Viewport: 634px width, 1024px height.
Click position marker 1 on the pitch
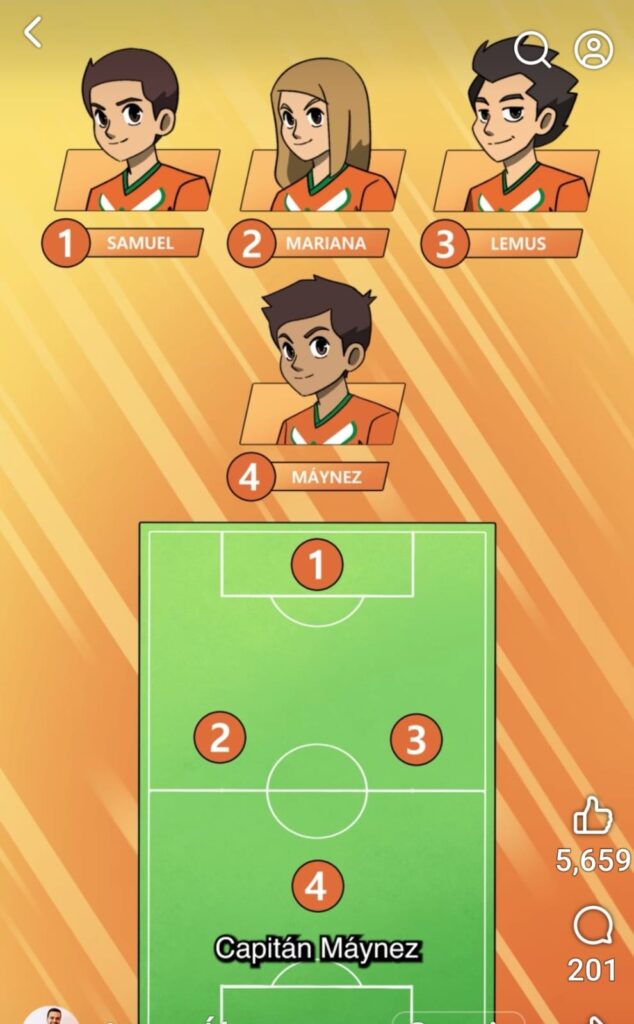[317, 566]
